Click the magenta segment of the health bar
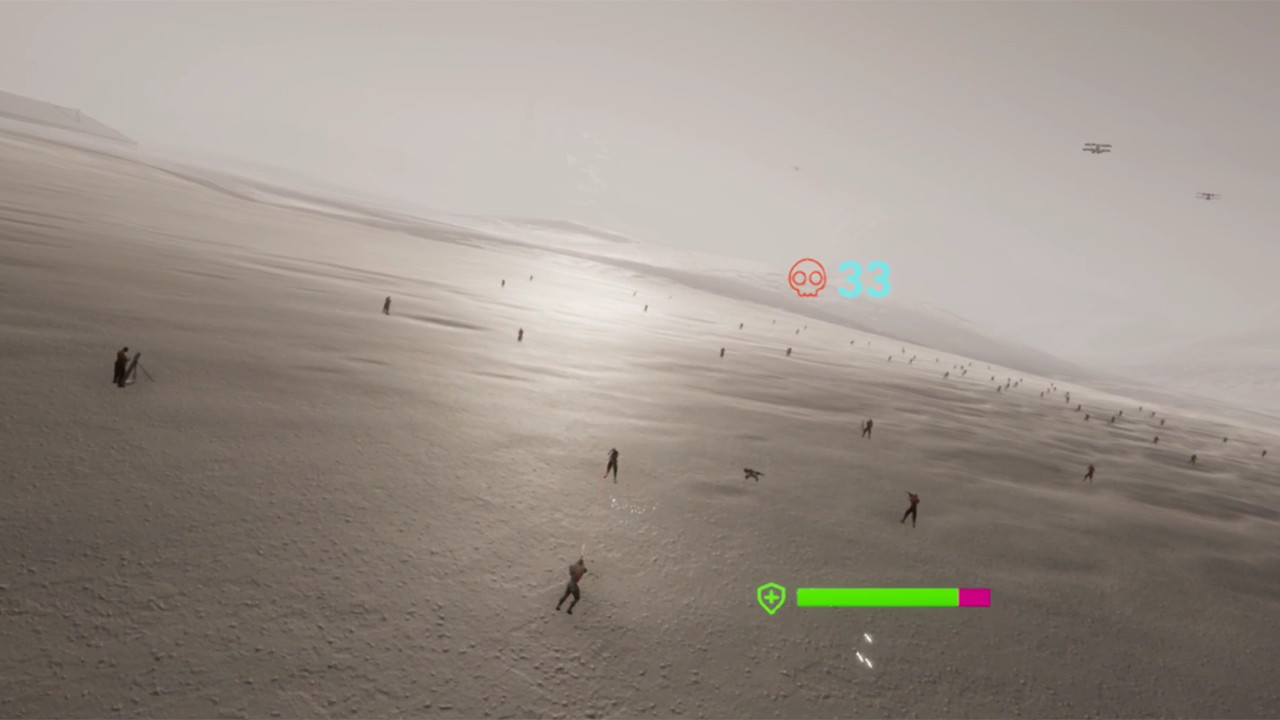 973,597
